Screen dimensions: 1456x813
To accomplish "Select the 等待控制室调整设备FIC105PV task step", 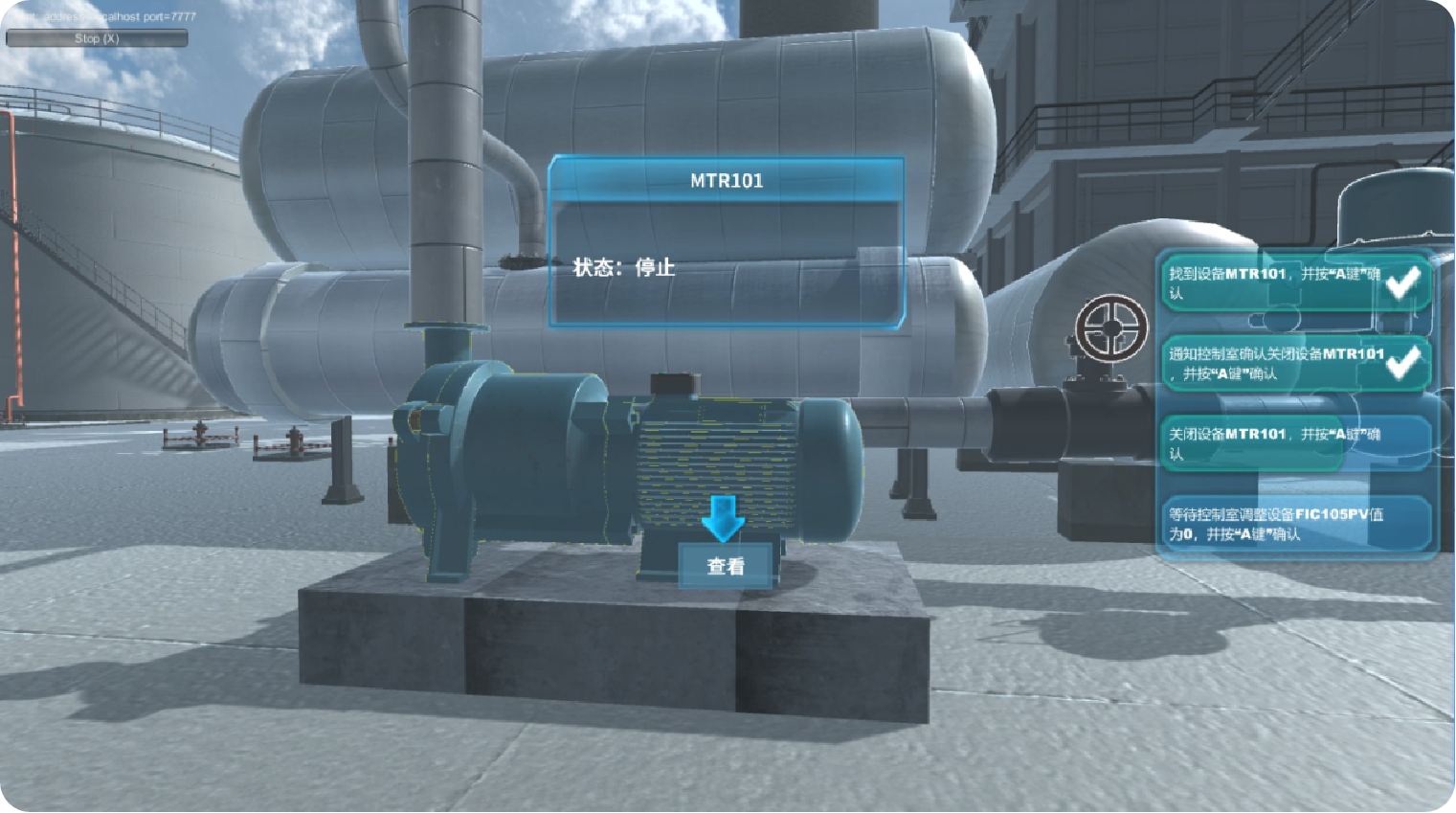I will click(x=1294, y=524).
